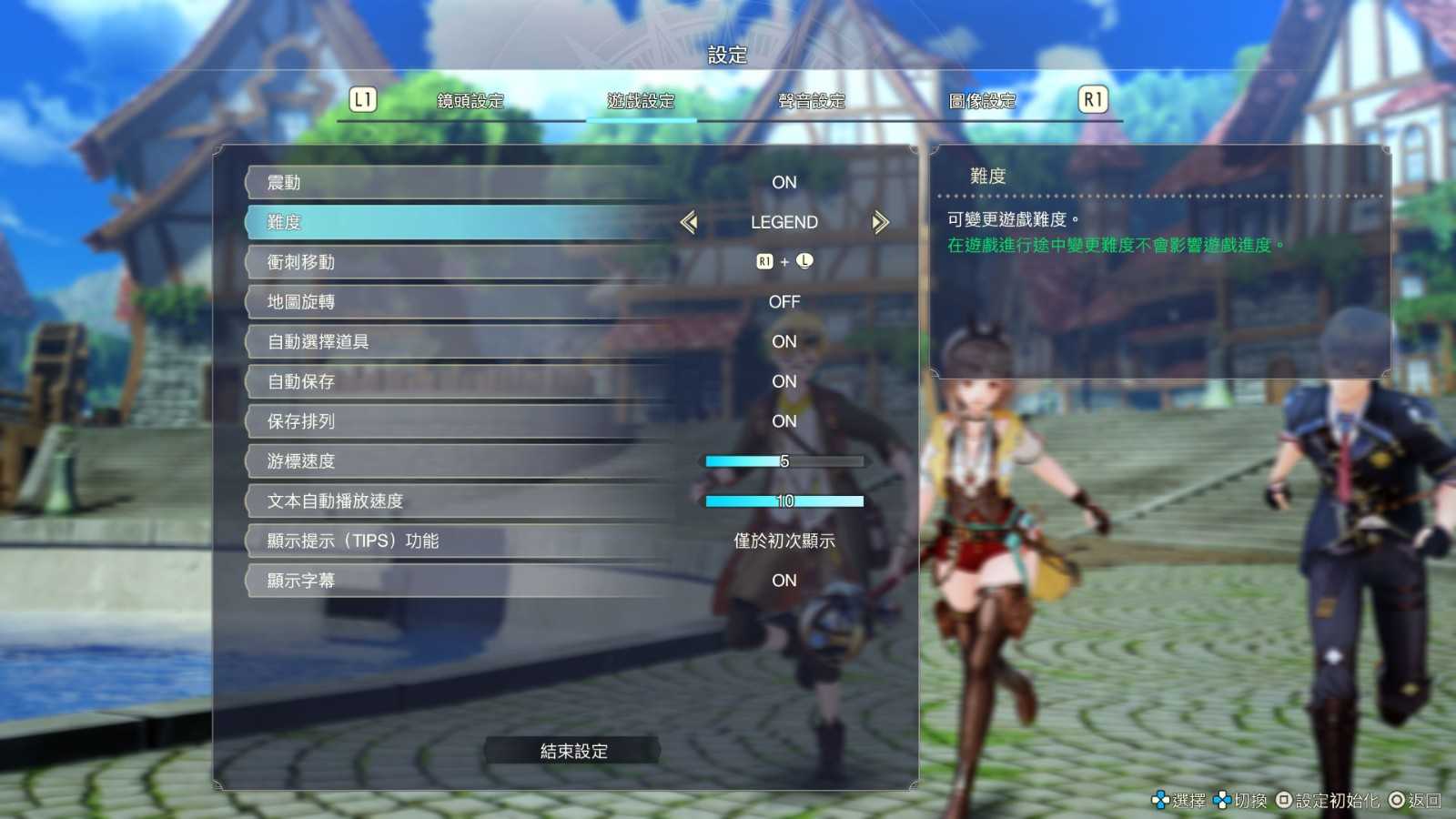Click the d-pad icon next to 選擇
The image size is (1456, 819).
(x=1160, y=801)
